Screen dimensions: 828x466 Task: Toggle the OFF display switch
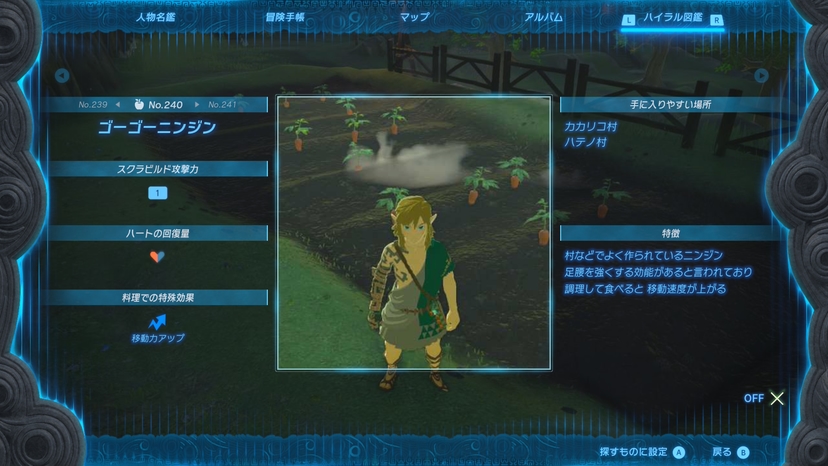[765, 398]
